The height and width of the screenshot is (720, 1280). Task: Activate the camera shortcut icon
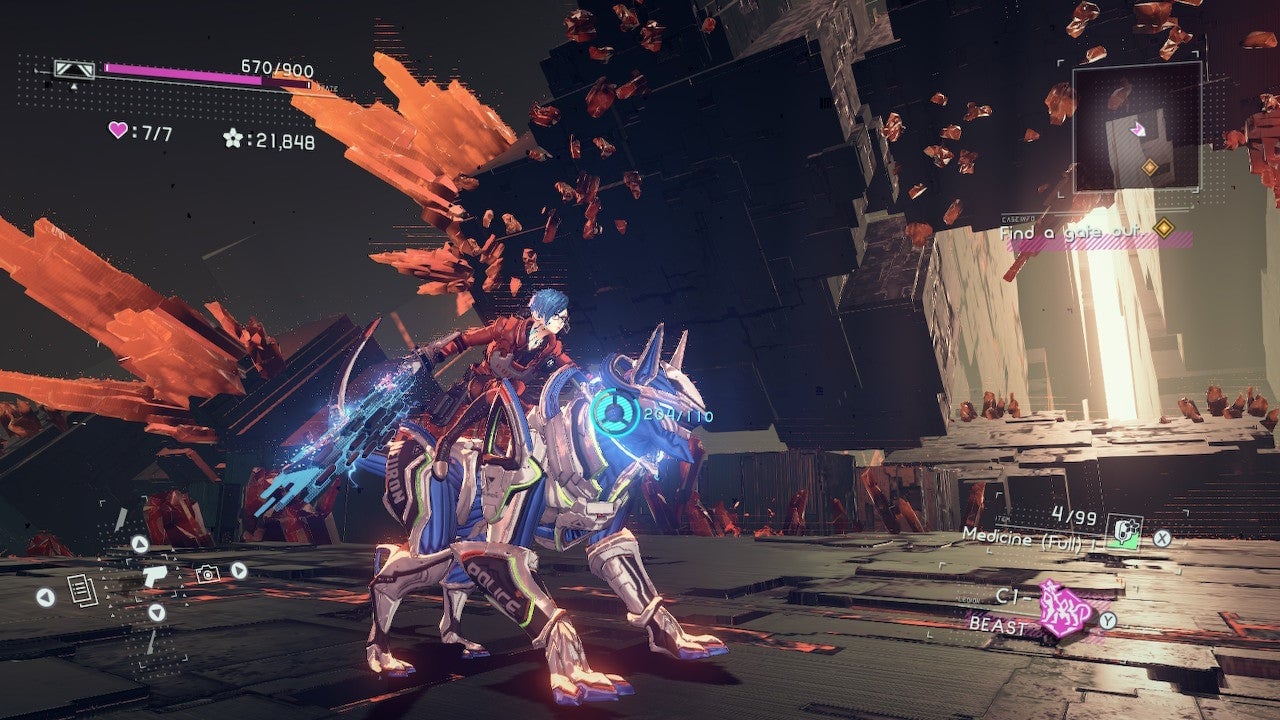coord(207,573)
